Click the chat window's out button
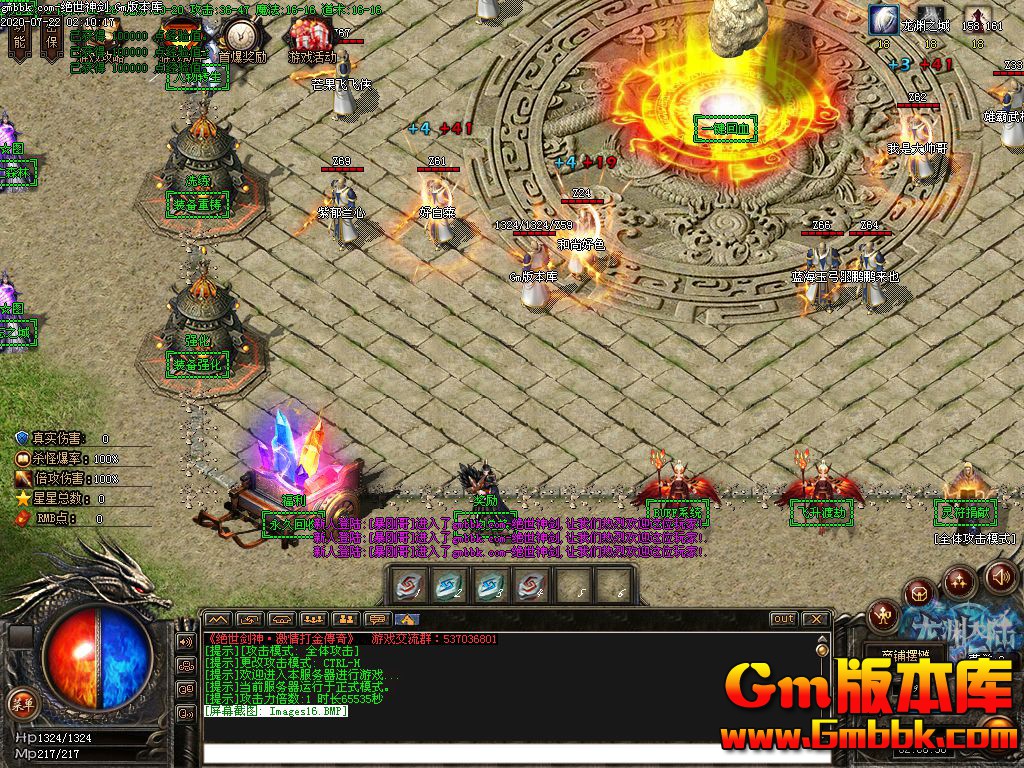The height and width of the screenshot is (768, 1024). pos(783,619)
